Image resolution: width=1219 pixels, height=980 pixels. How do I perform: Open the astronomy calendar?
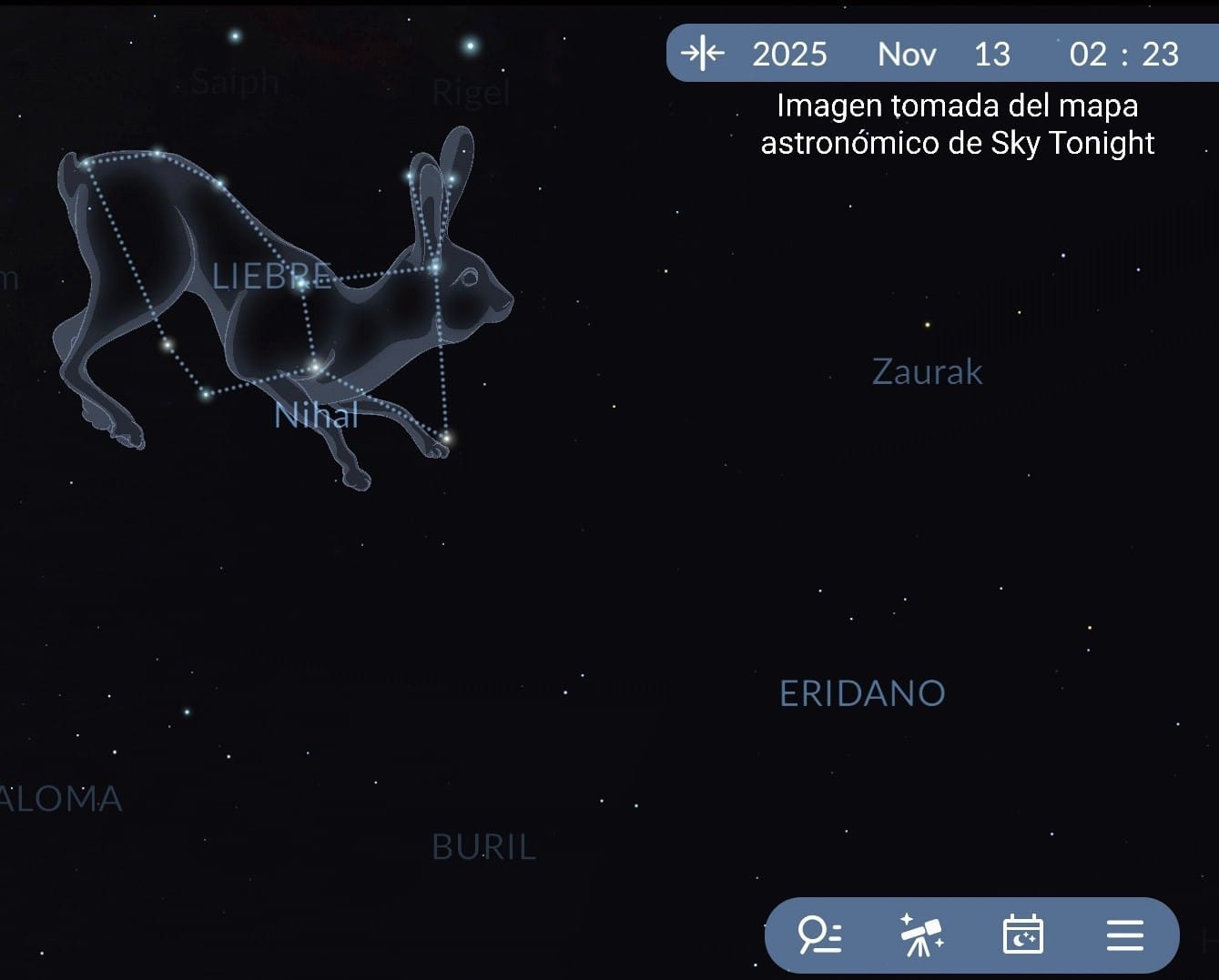point(1022,935)
